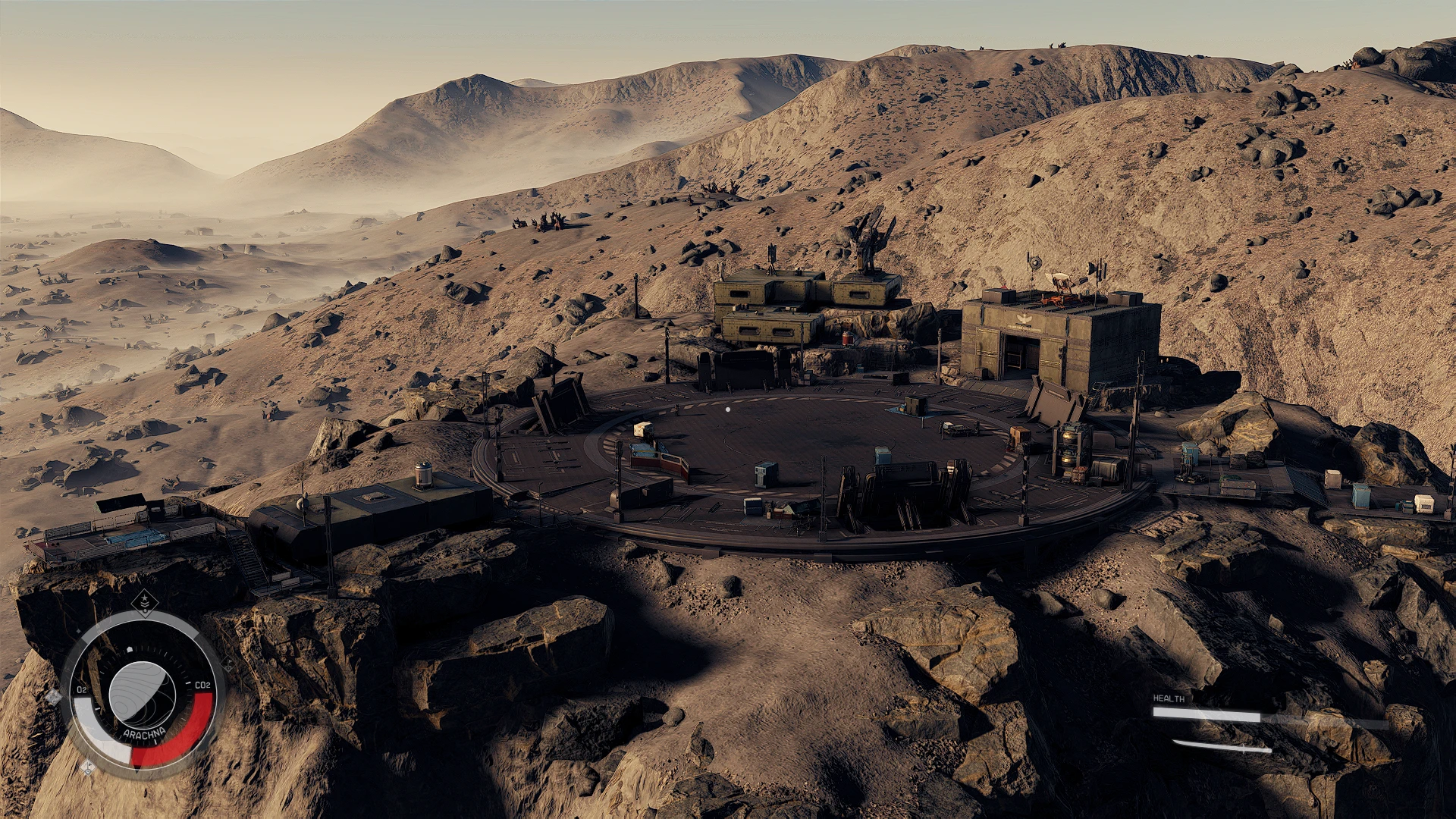This screenshot has width=1456, height=819.
Task: Click the Arachna planet disc in the compass
Action: point(142,694)
